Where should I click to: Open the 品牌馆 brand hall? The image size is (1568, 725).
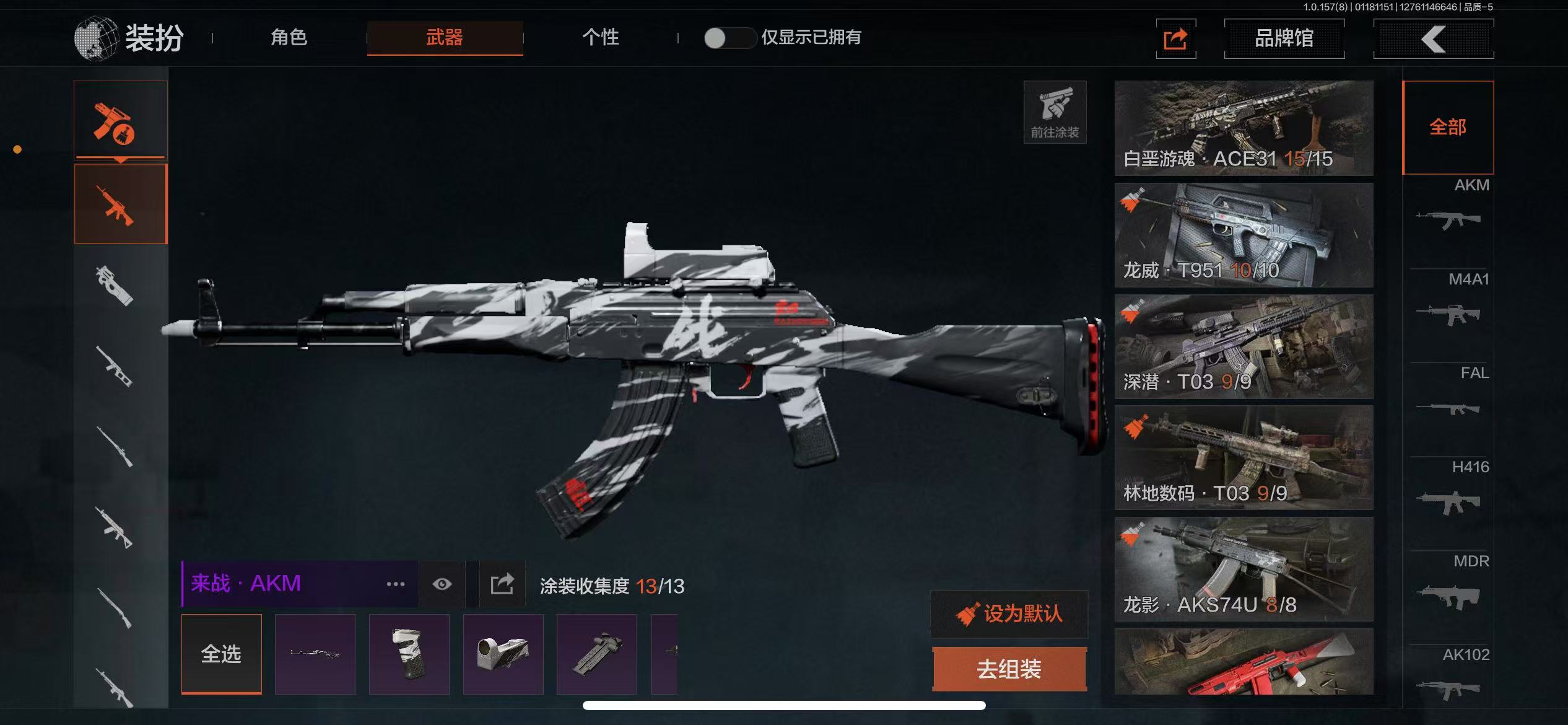1284,38
